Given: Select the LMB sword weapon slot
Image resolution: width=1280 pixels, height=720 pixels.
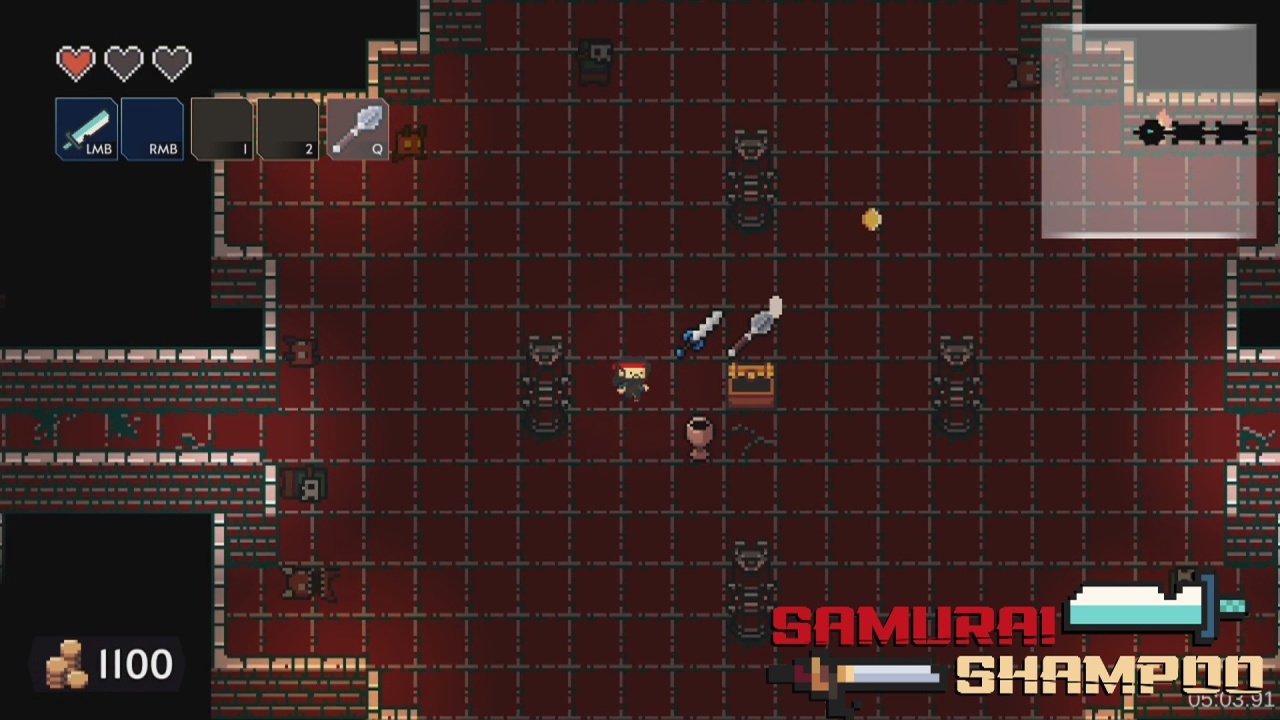Looking at the screenshot, I should pos(86,129).
